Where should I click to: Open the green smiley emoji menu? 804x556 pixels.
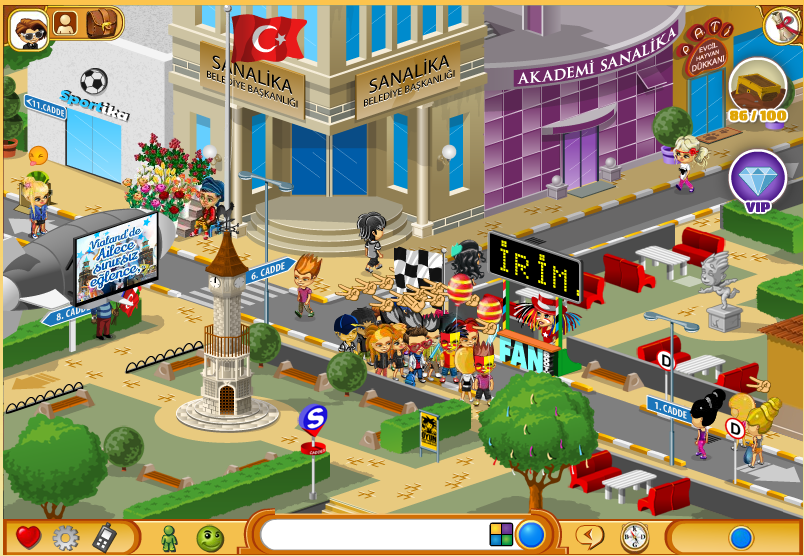point(209,537)
